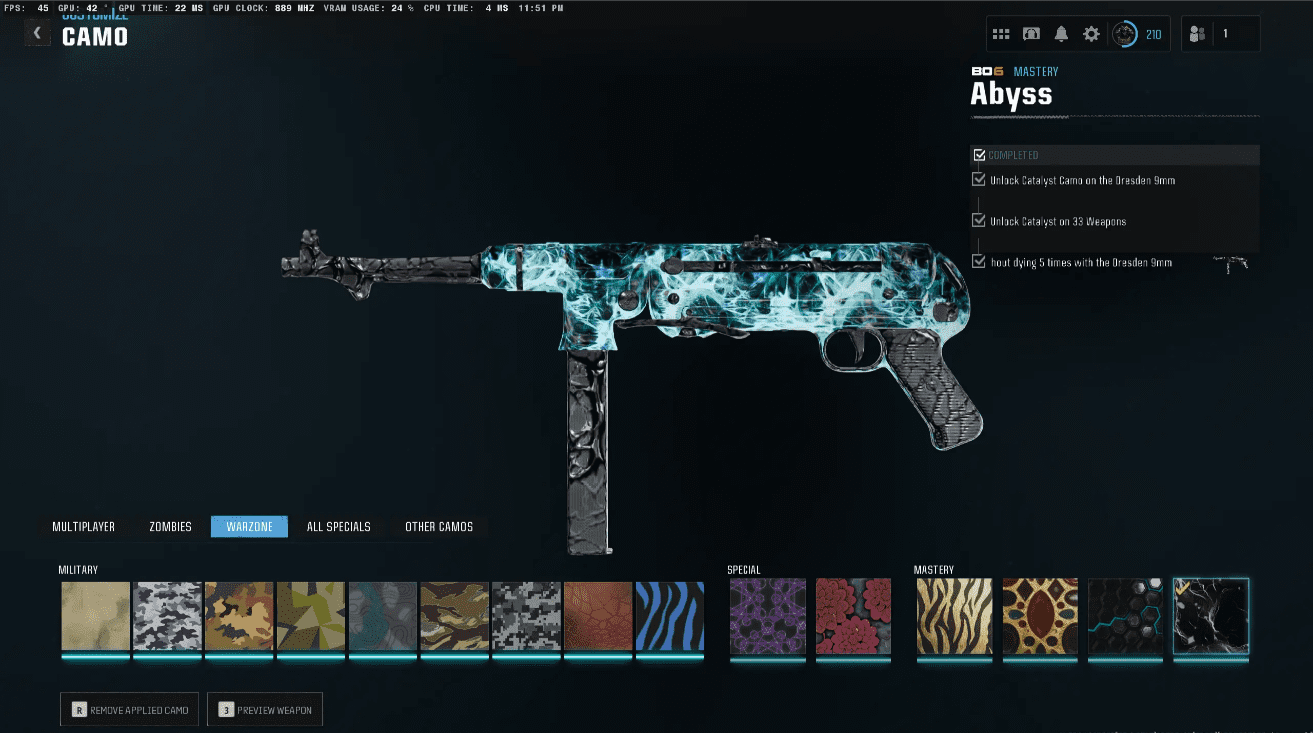The width and height of the screenshot is (1313, 733).
Task: Open the grid app menu icon
Action: [1001, 33]
